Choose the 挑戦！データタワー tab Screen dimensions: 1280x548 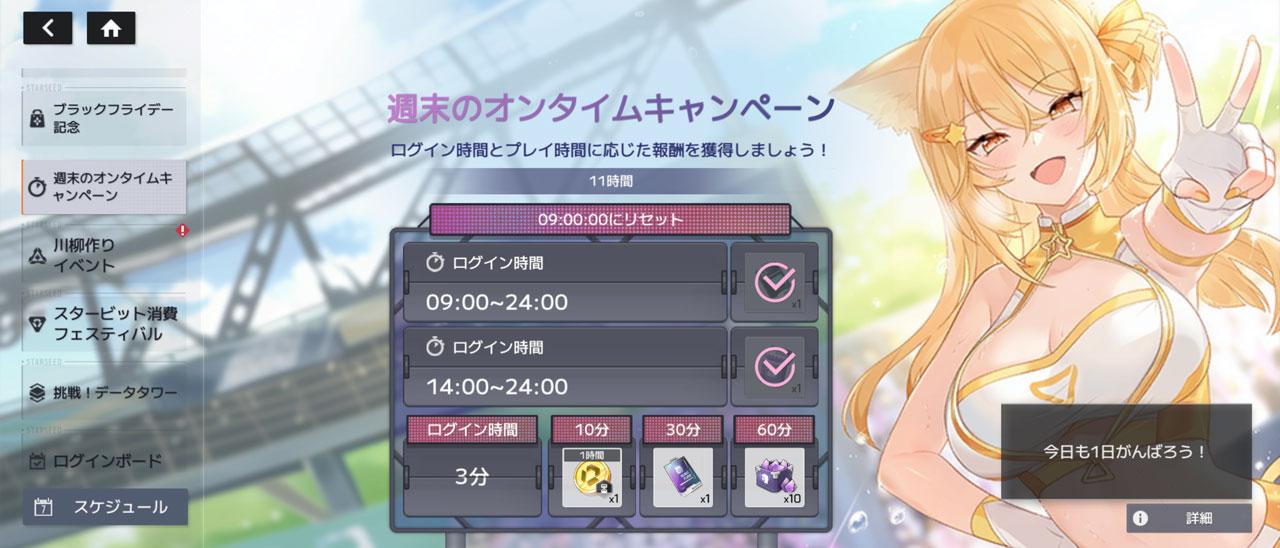click(x=104, y=393)
